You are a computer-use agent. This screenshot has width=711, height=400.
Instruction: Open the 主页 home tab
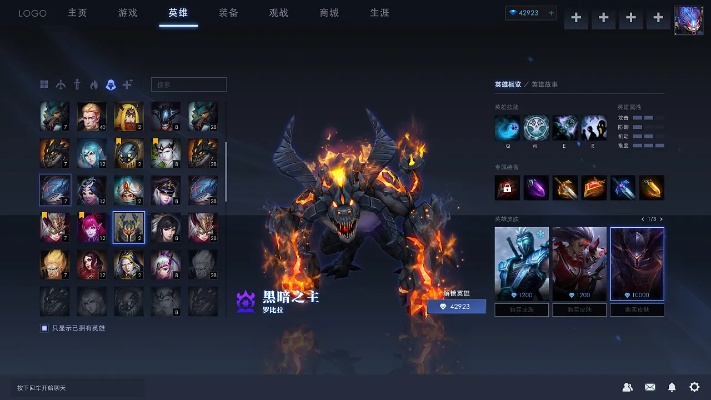[x=77, y=13]
